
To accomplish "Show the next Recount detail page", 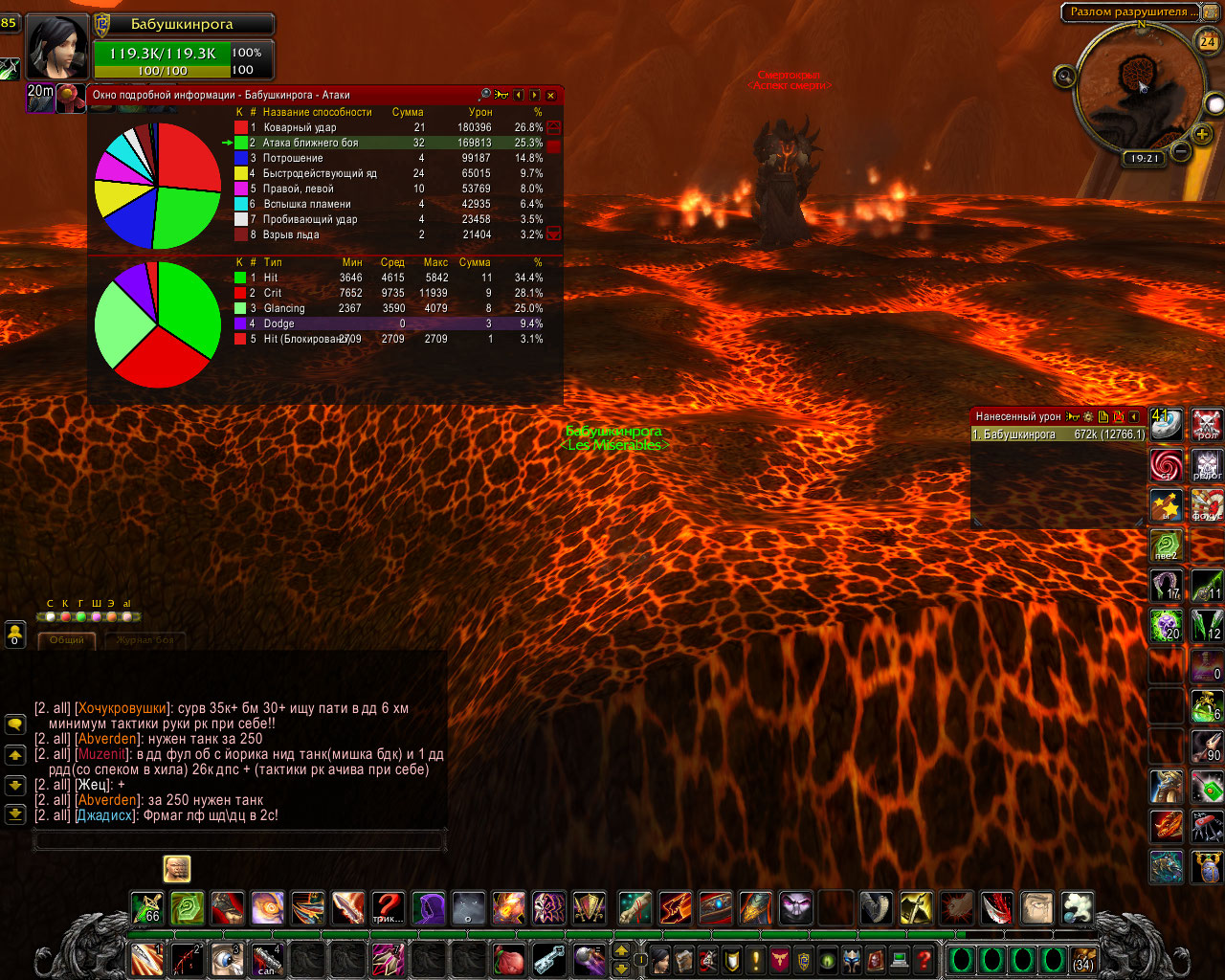I will [x=534, y=95].
